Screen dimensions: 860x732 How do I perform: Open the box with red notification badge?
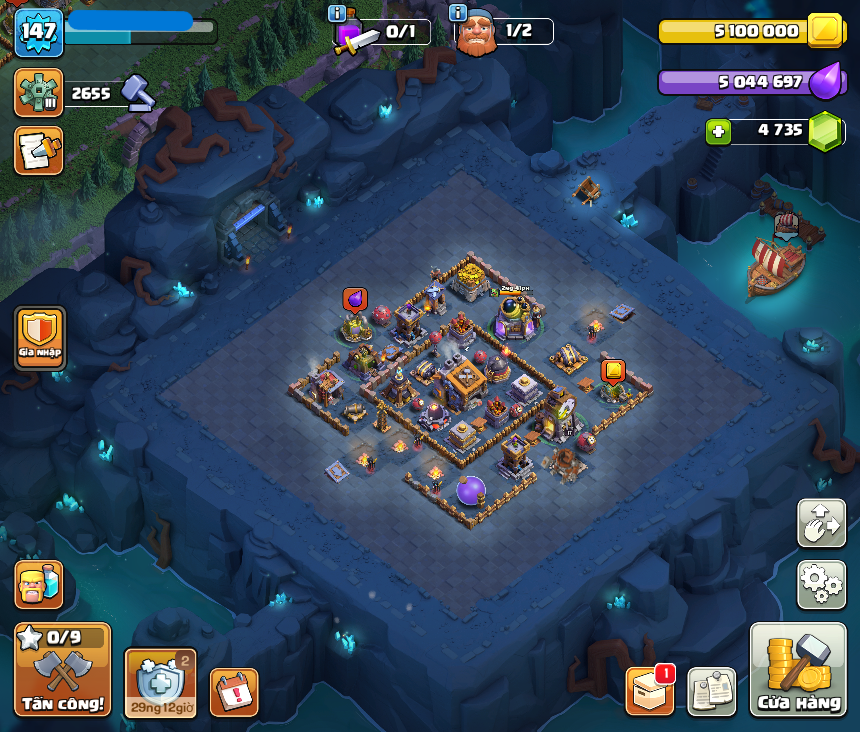650,690
